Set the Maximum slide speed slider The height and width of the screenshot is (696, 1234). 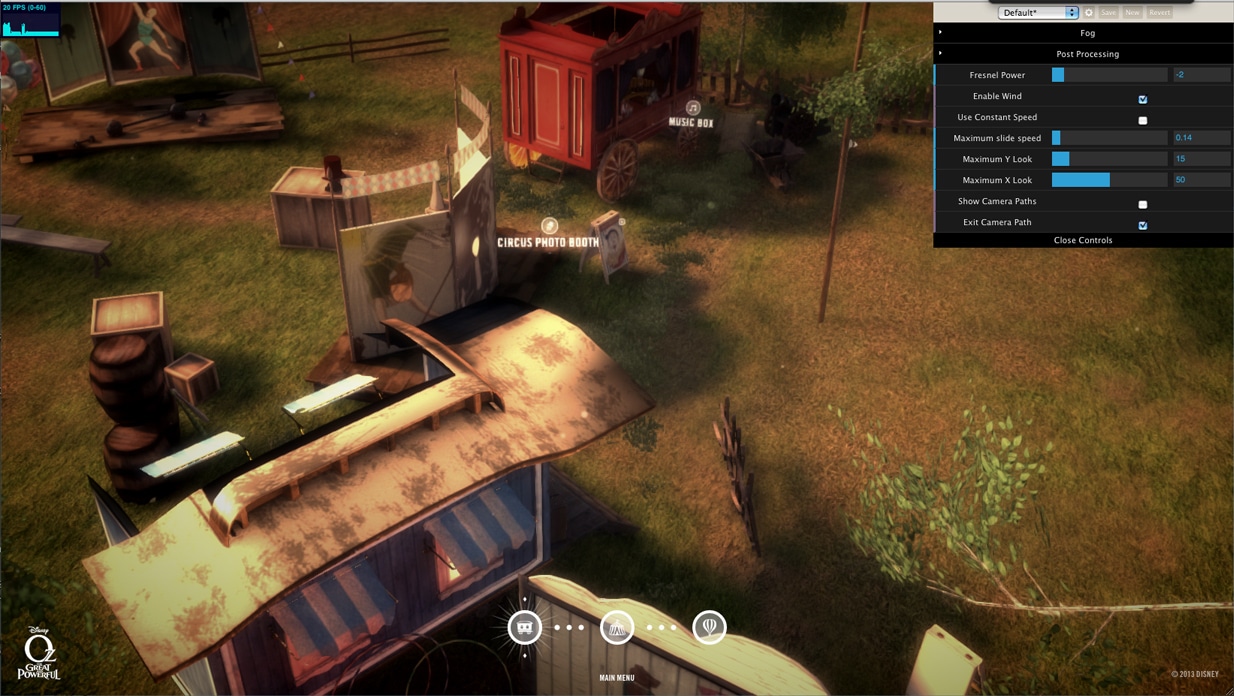[1109, 138]
